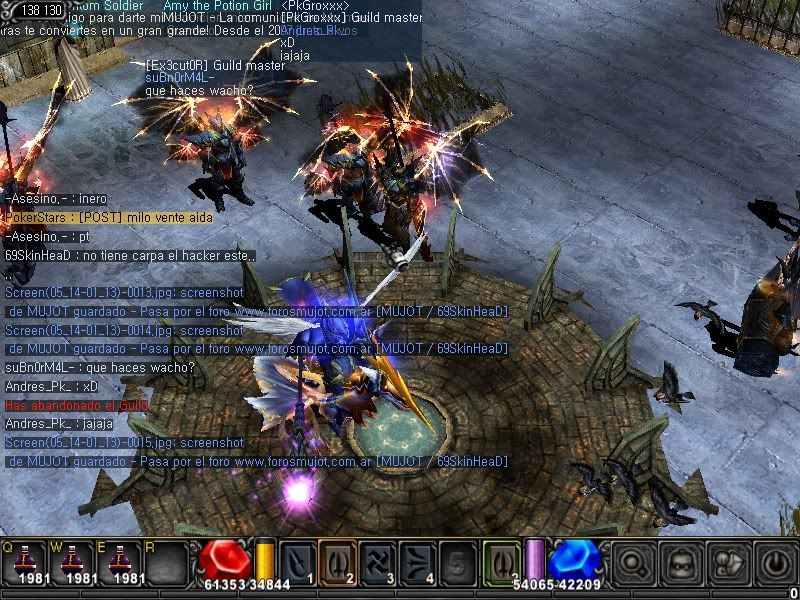Select skill slot number 1
The height and width of the screenshot is (600, 800).
tap(297, 562)
